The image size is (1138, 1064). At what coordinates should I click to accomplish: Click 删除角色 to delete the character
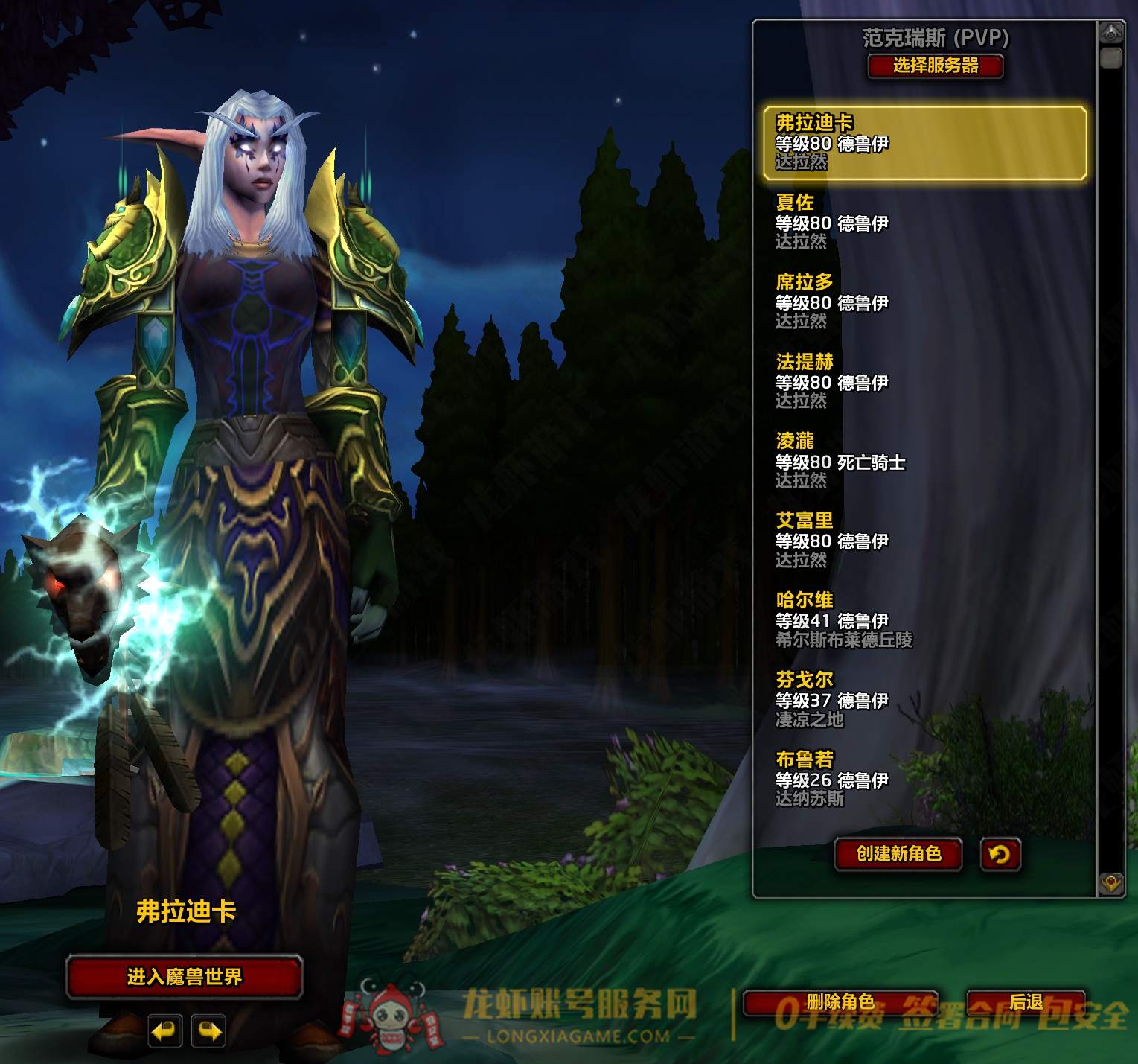pyautogui.click(x=840, y=1003)
